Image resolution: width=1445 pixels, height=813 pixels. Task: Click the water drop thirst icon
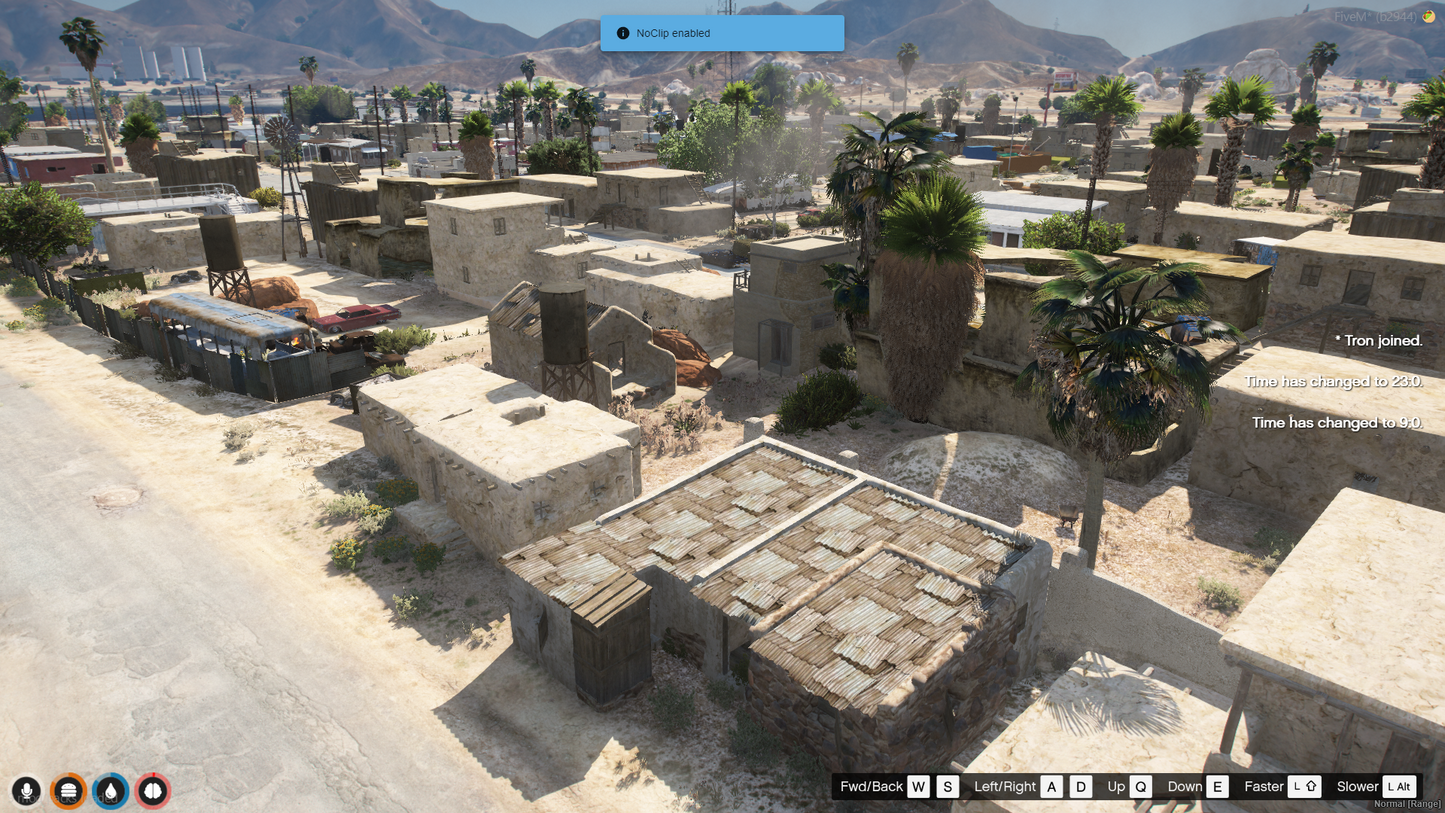click(x=111, y=791)
